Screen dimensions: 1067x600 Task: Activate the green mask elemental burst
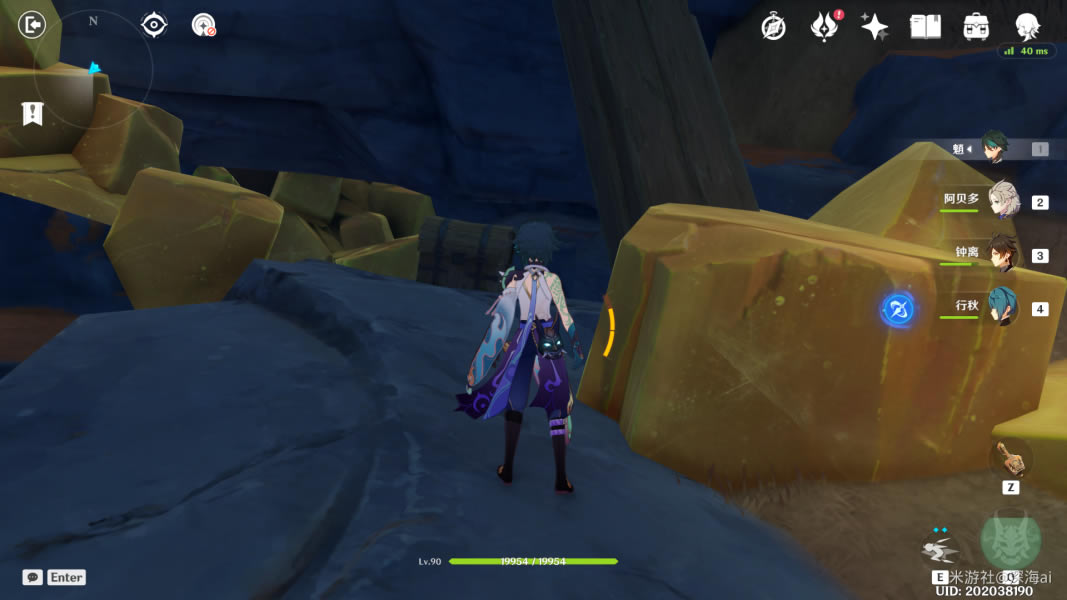[x=1010, y=540]
